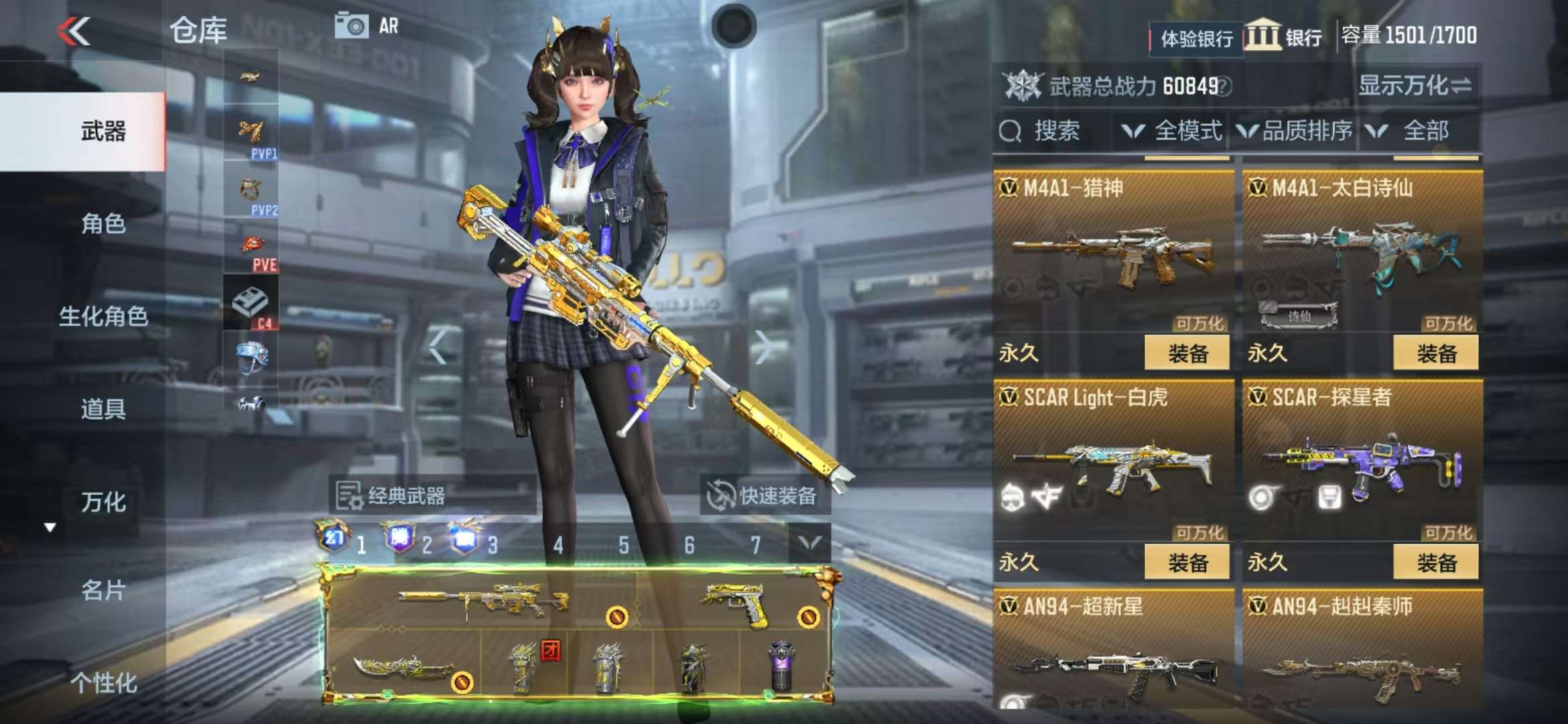The height and width of the screenshot is (724, 1568).
Task: Show the 名片 name card tab
Action: (103, 591)
